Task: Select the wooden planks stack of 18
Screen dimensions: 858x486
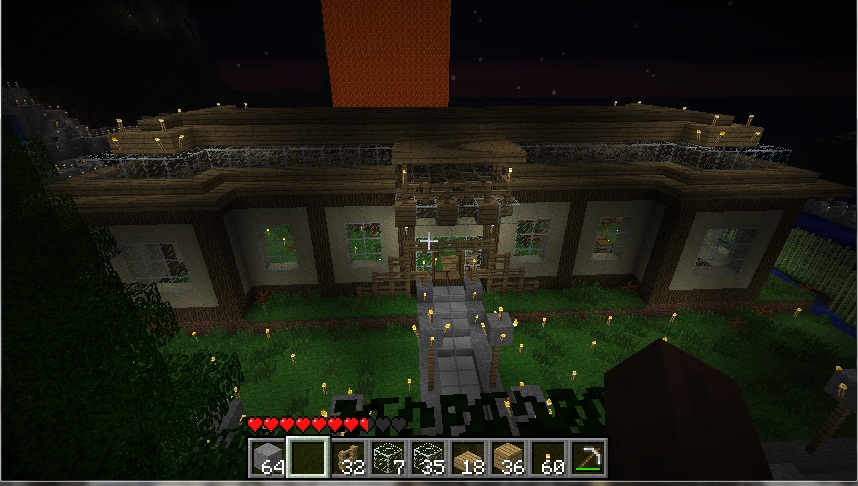Action: (x=467, y=458)
